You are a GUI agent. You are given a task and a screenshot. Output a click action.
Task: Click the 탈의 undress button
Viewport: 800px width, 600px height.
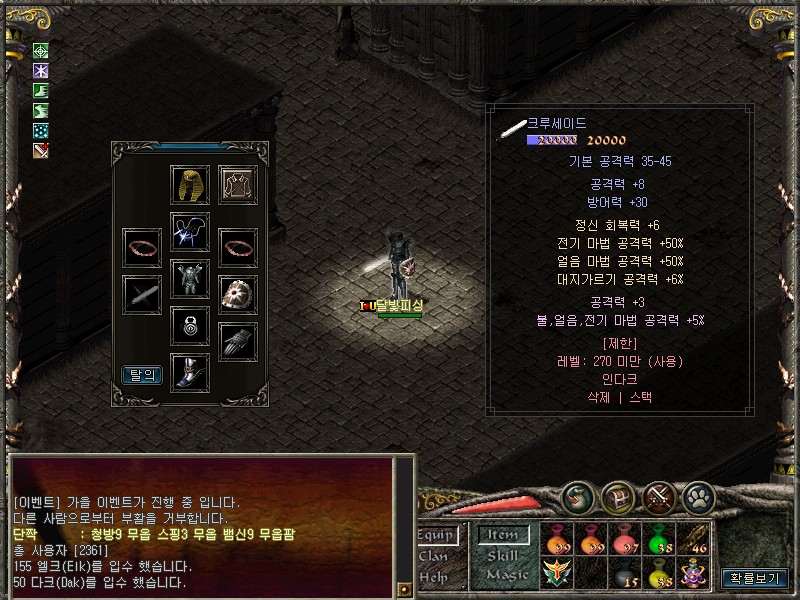tap(142, 375)
